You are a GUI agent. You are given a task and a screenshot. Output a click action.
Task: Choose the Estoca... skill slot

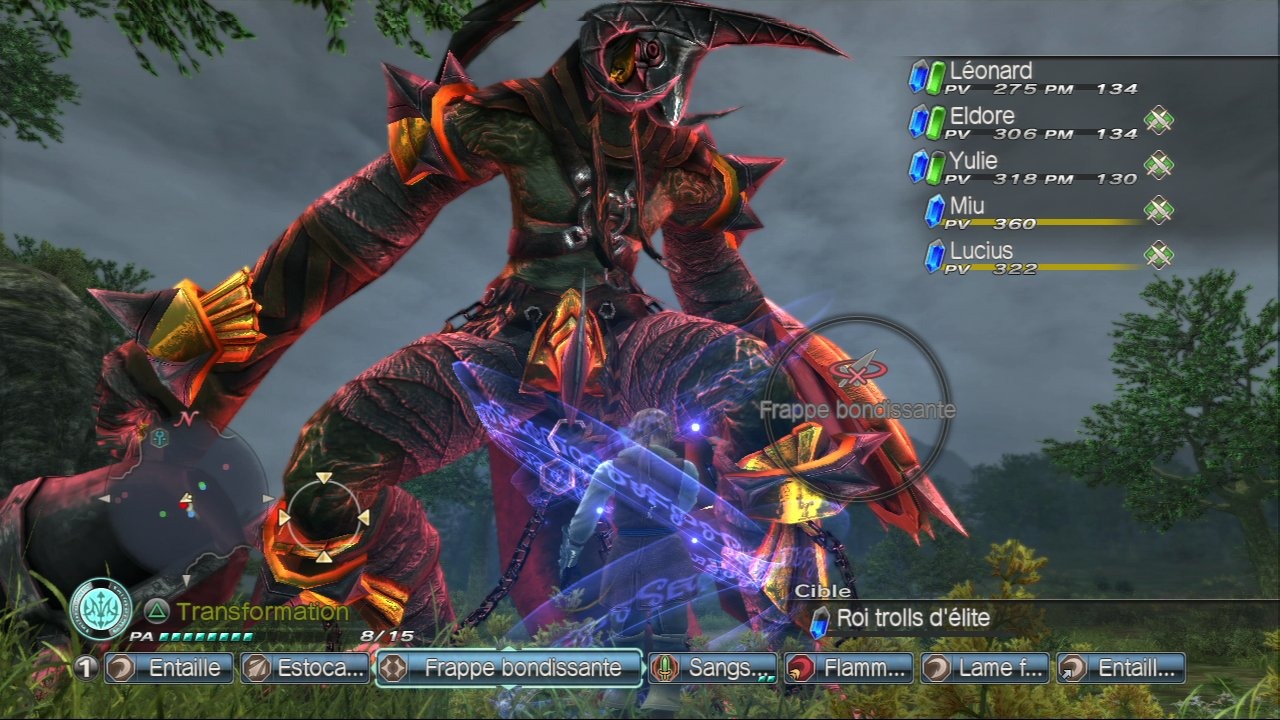[305, 668]
